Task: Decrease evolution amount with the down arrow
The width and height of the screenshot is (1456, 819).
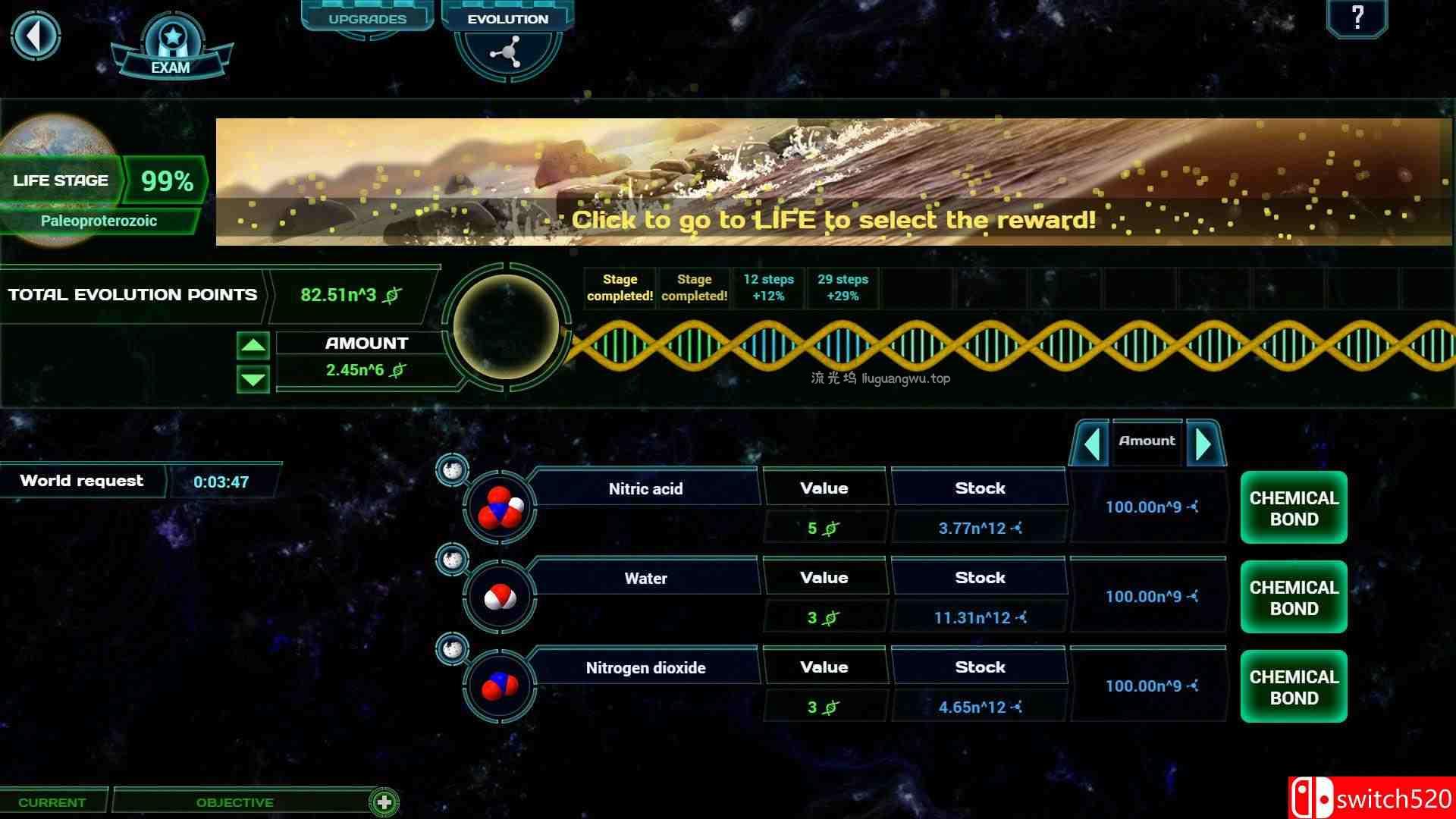Action: [253, 378]
